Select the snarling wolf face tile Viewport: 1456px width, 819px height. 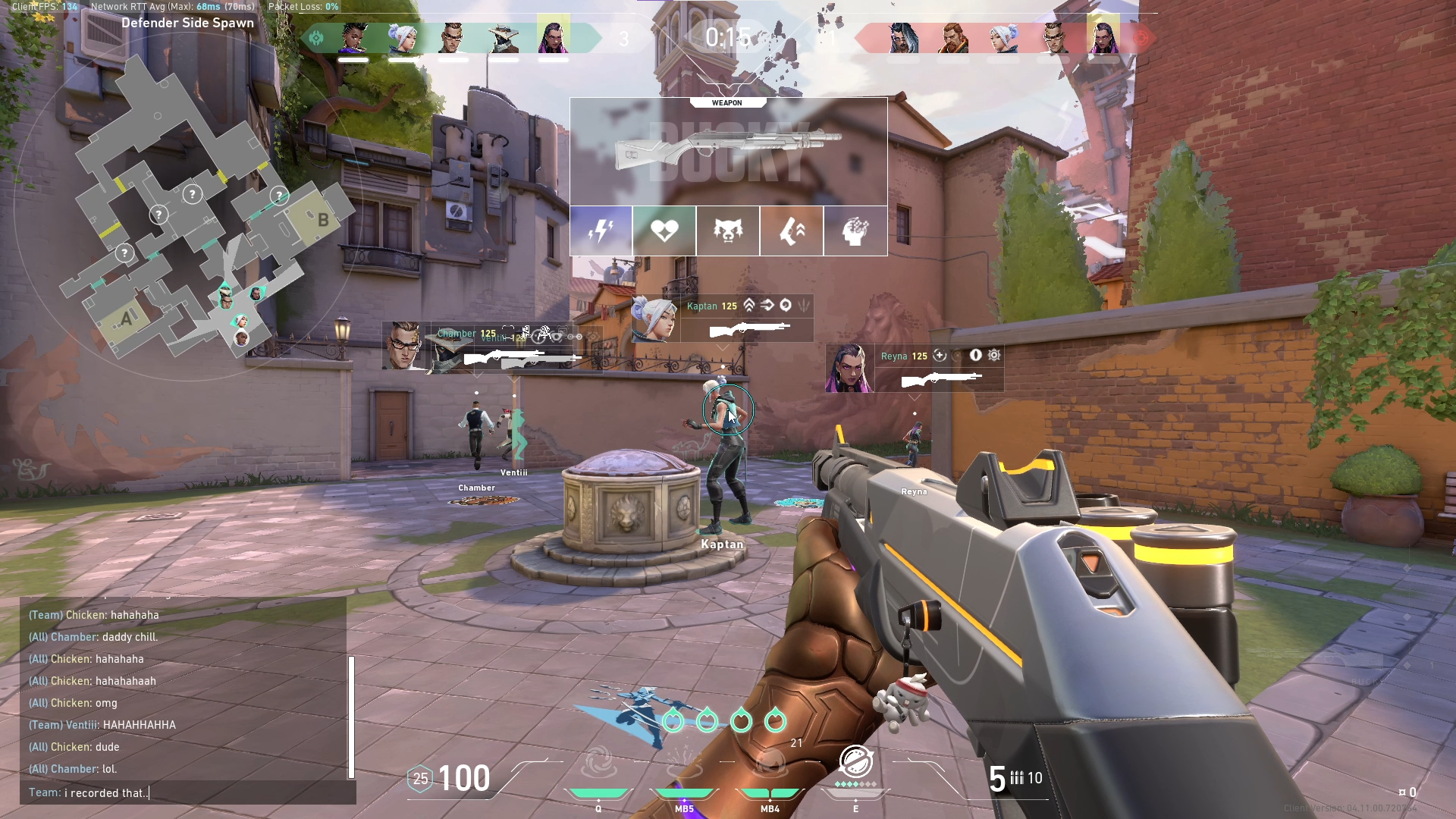tap(728, 231)
